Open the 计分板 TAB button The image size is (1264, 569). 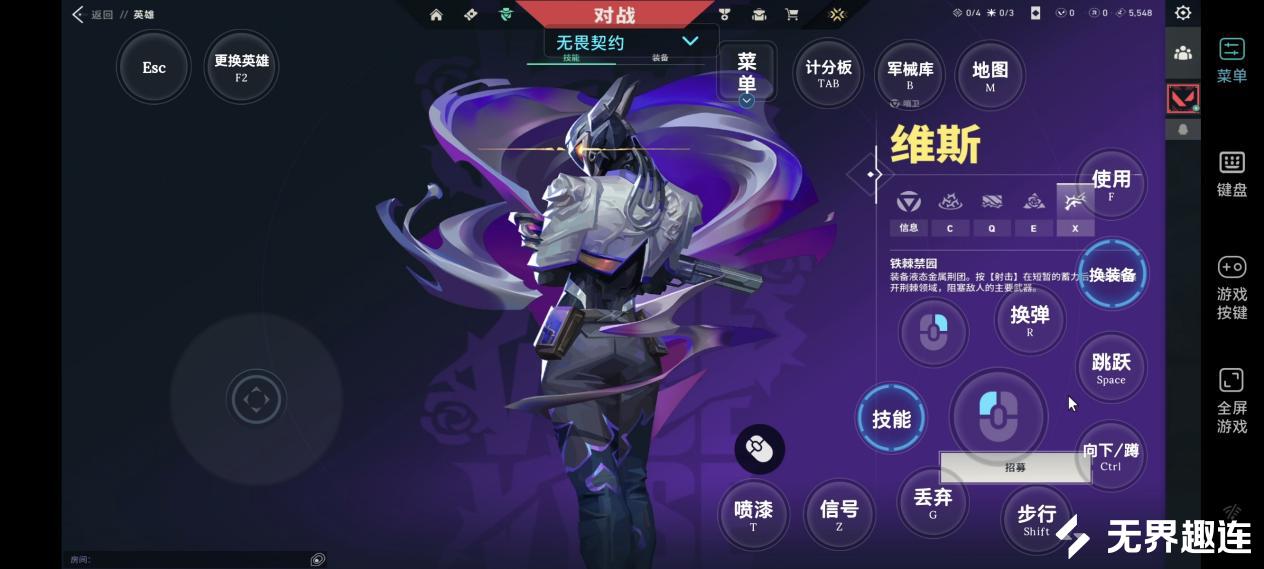tap(828, 73)
